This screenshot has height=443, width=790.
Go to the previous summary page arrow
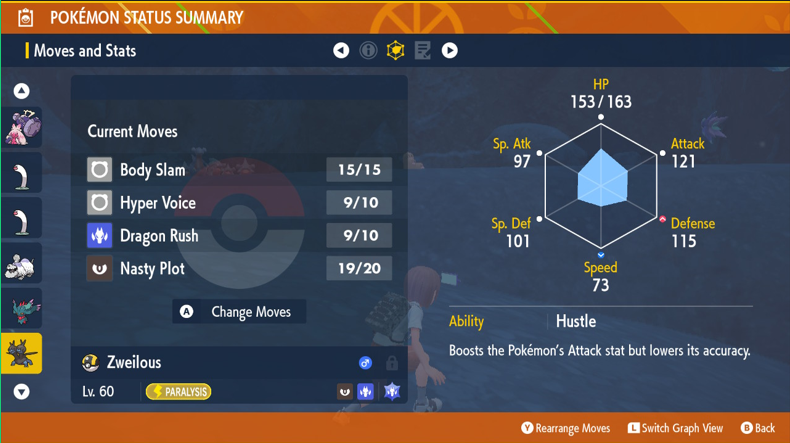pyautogui.click(x=341, y=50)
